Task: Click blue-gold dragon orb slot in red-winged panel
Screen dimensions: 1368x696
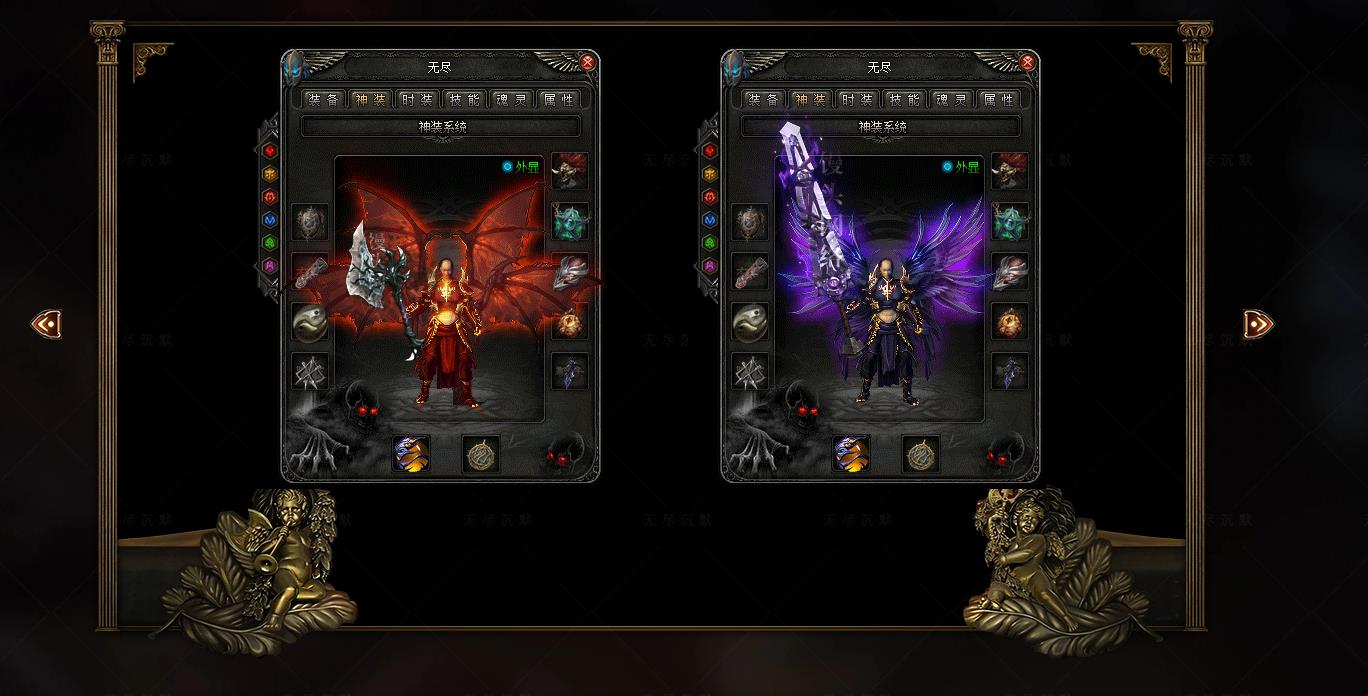Action: click(411, 453)
